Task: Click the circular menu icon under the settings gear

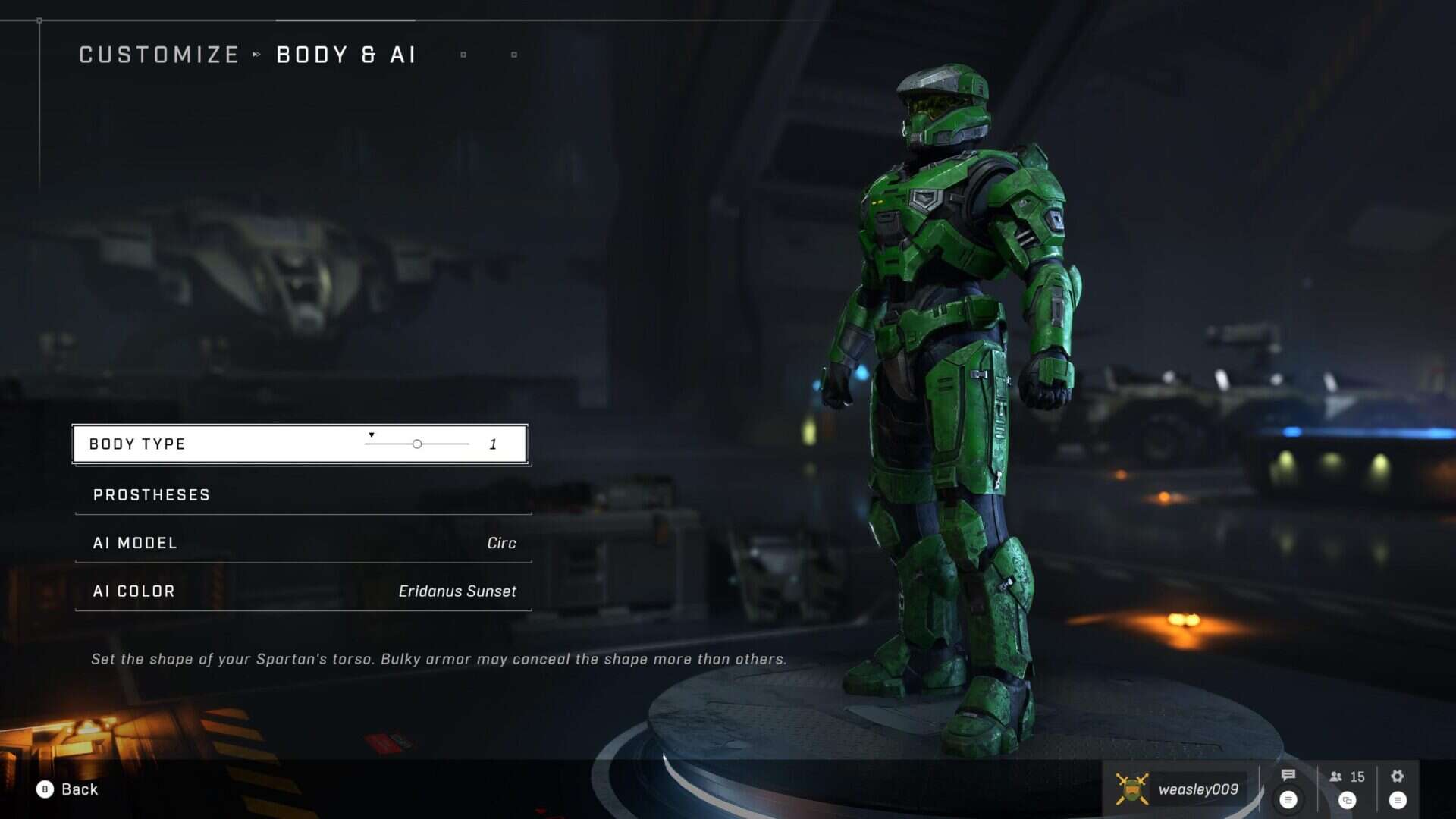Action: (1398, 799)
